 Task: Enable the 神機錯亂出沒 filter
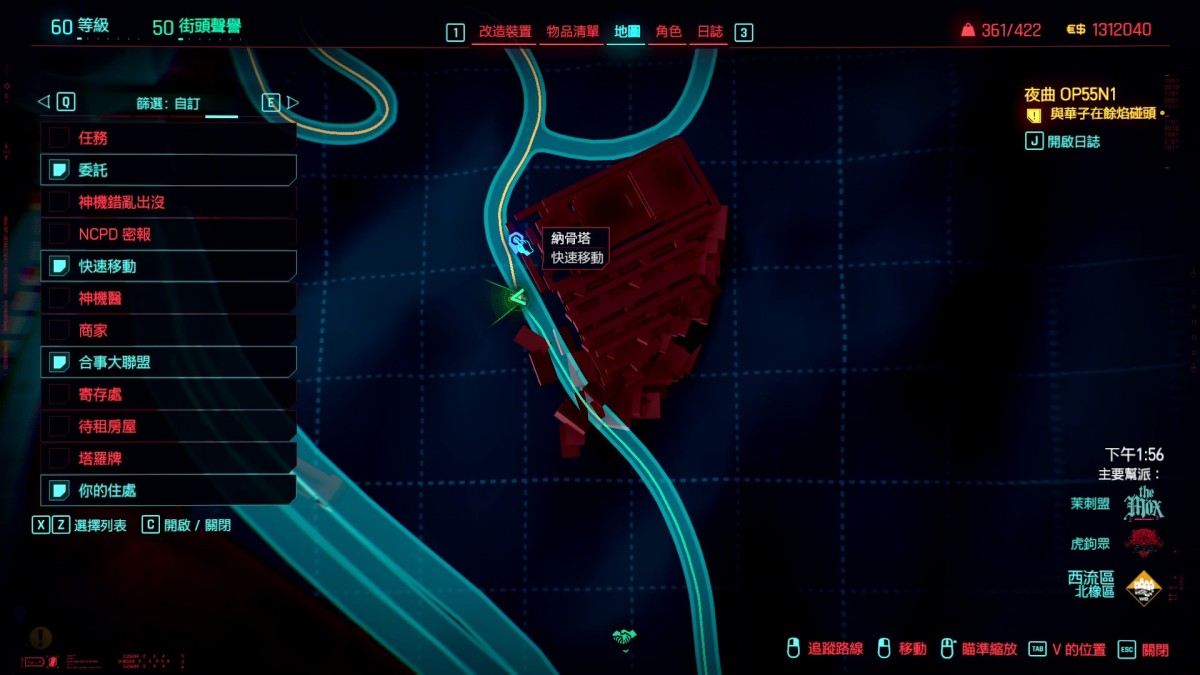coord(168,202)
